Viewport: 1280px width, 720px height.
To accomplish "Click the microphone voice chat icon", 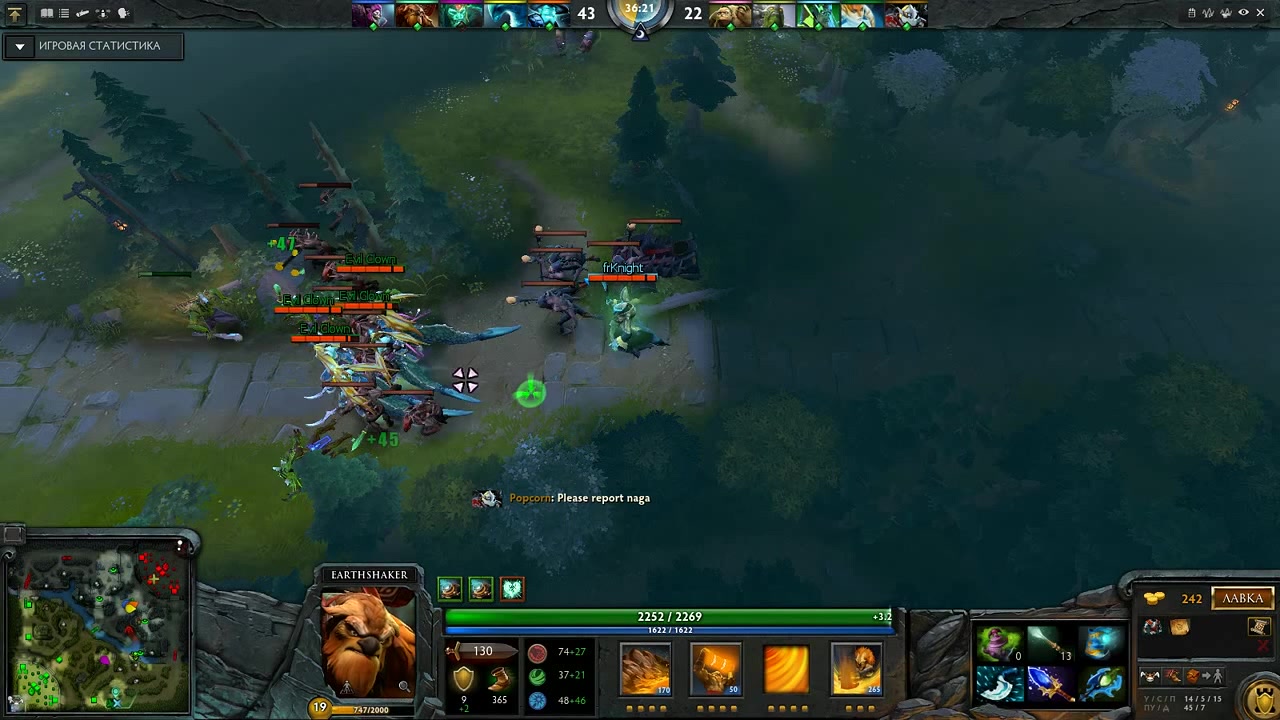I will coord(102,13).
